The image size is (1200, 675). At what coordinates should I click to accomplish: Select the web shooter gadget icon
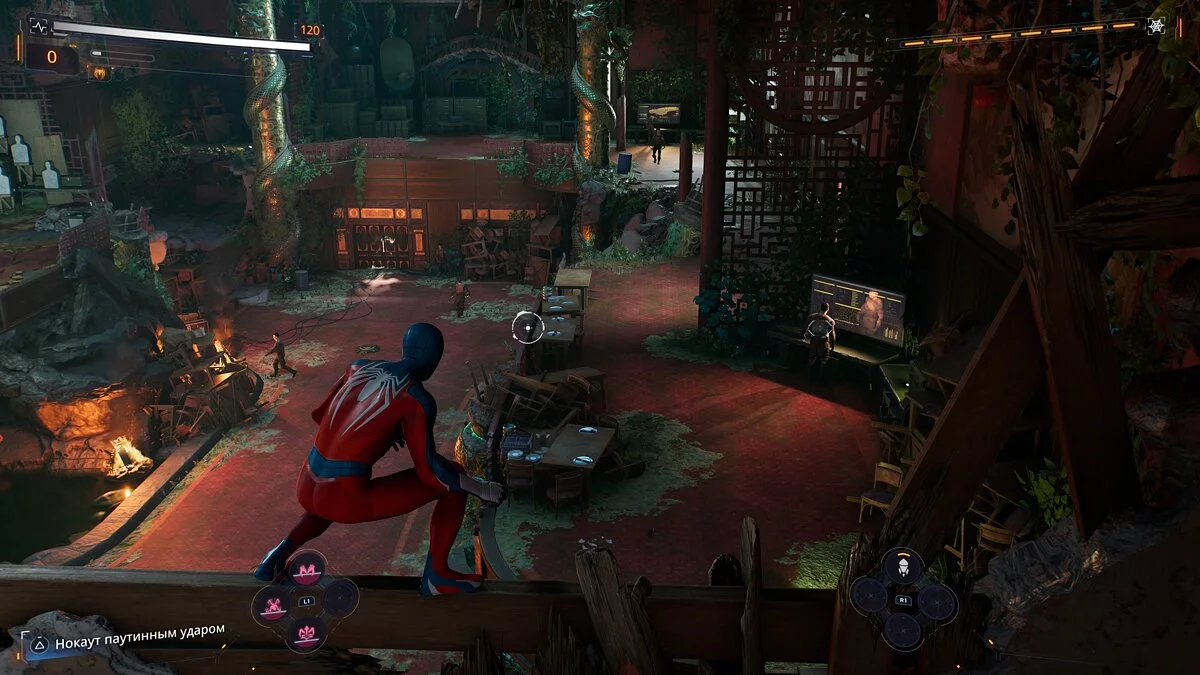pyautogui.click(x=903, y=568)
